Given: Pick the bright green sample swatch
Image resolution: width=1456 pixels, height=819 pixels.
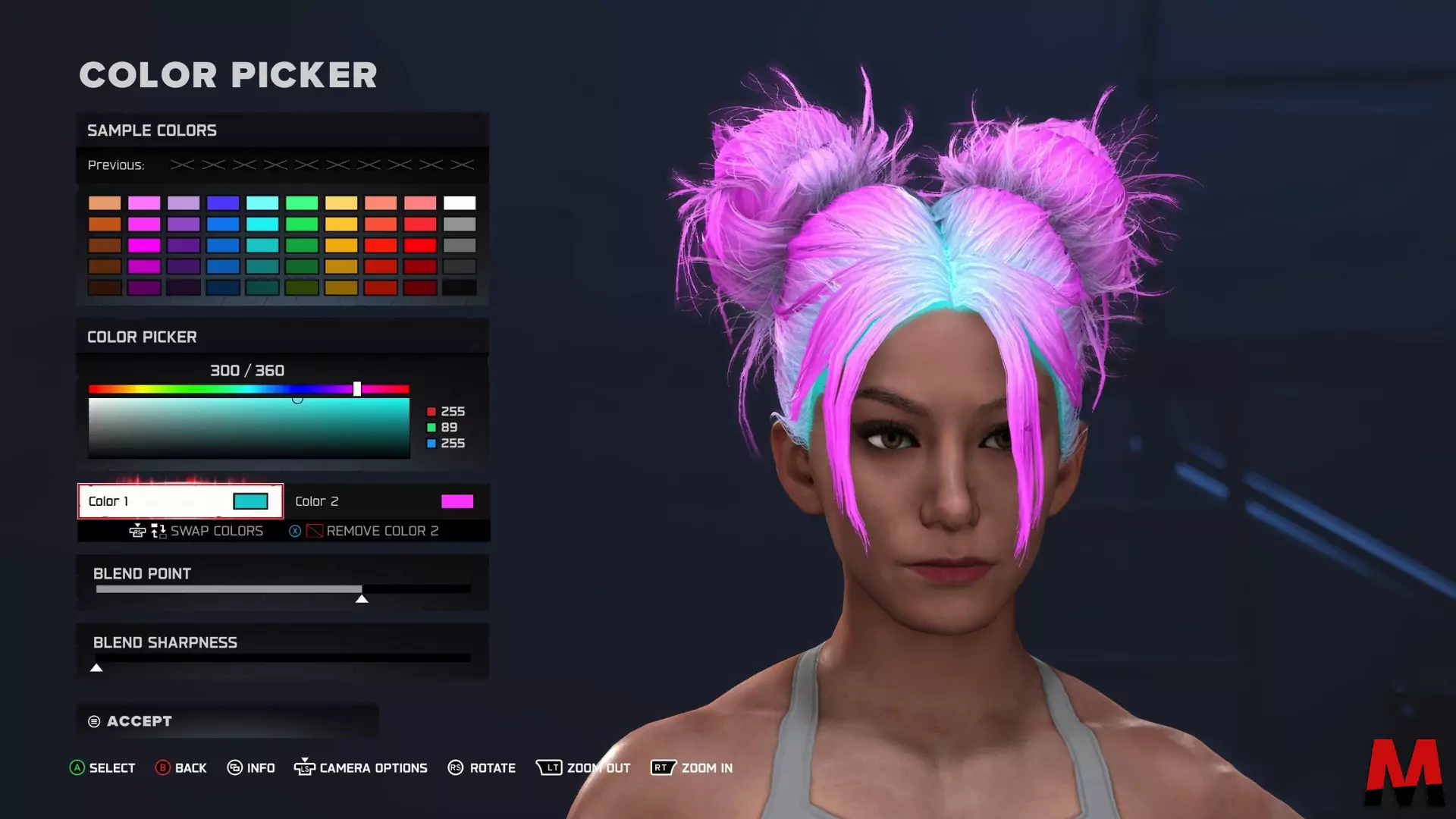Looking at the screenshot, I should [x=302, y=224].
